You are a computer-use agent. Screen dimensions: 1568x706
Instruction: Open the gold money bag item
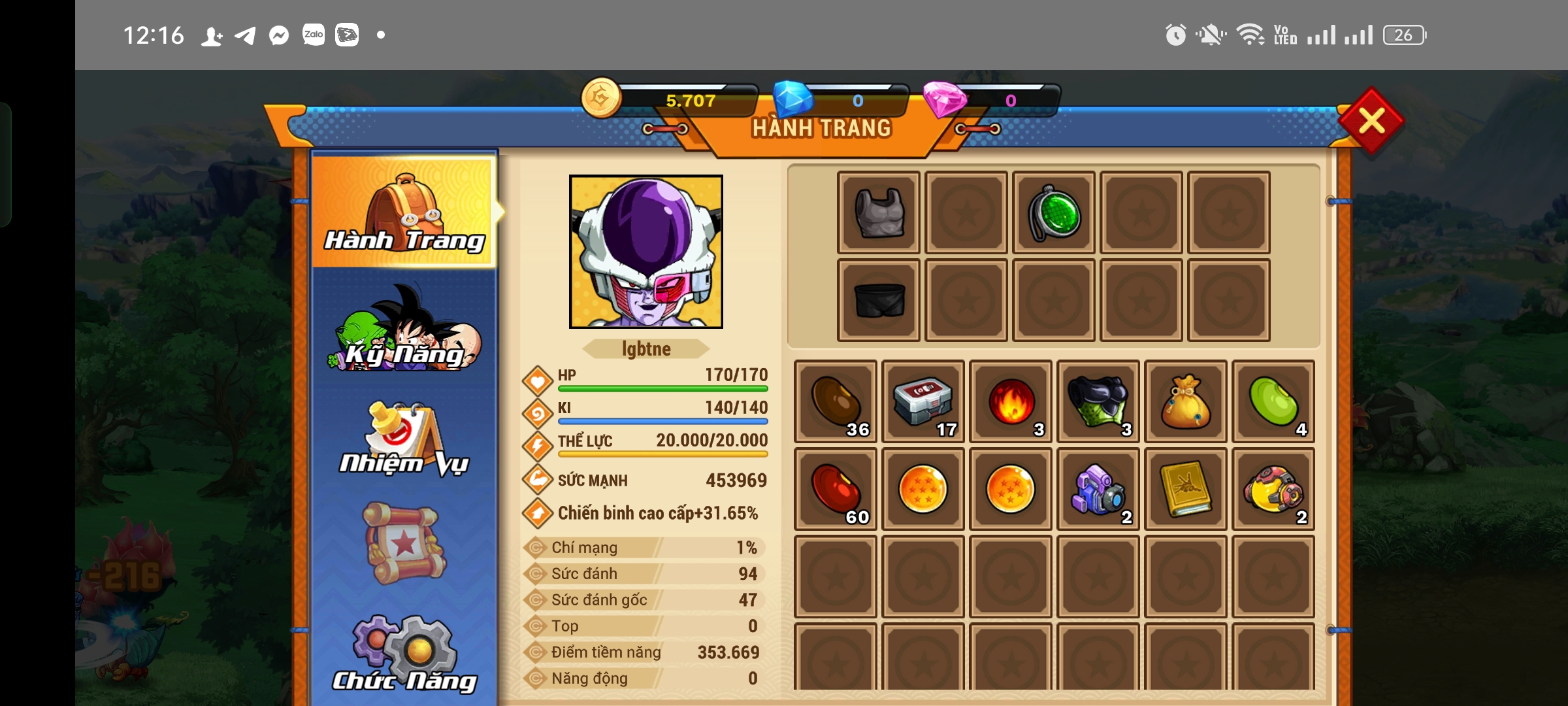1186,401
